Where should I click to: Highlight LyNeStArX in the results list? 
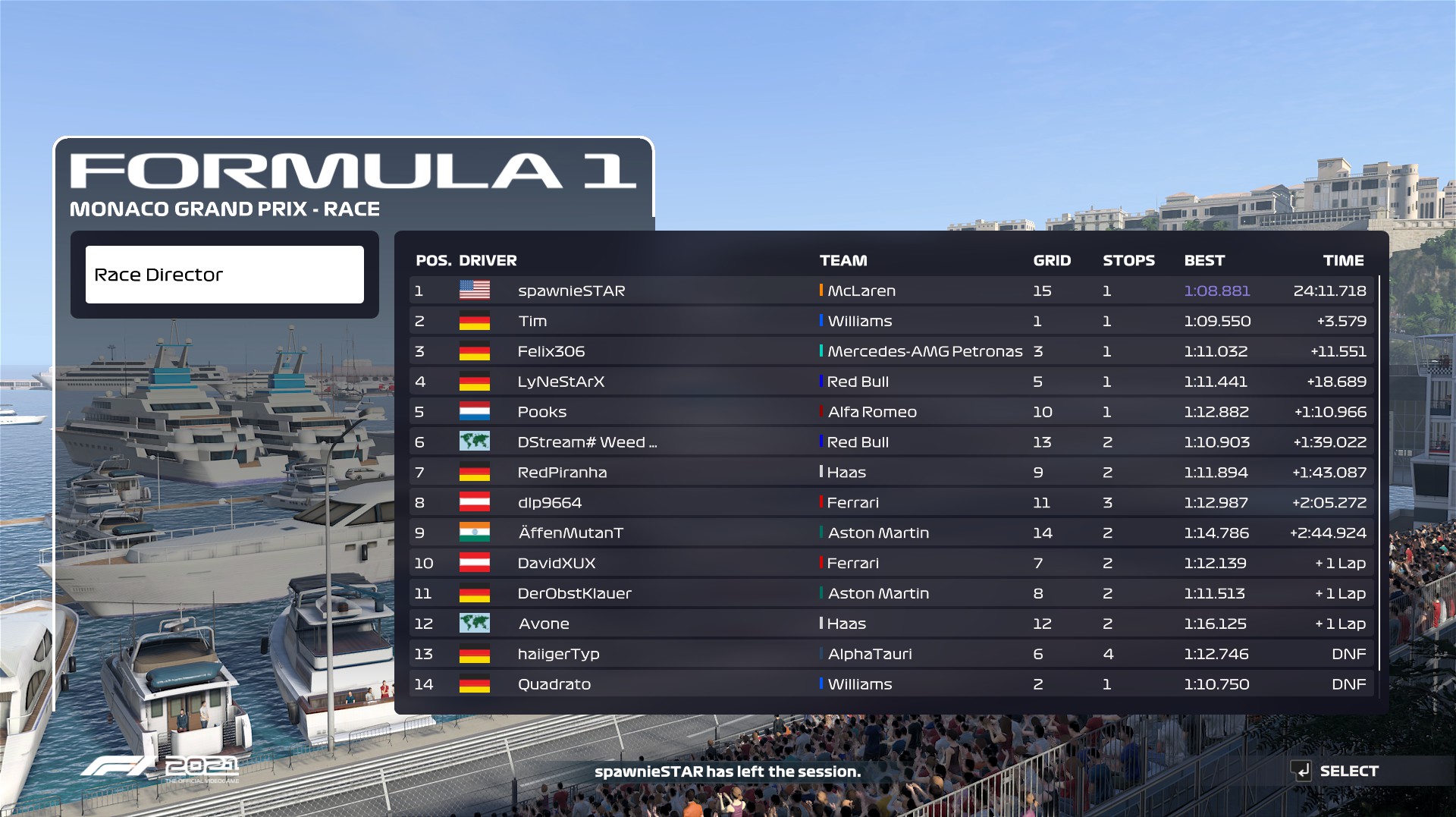tap(892, 382)
